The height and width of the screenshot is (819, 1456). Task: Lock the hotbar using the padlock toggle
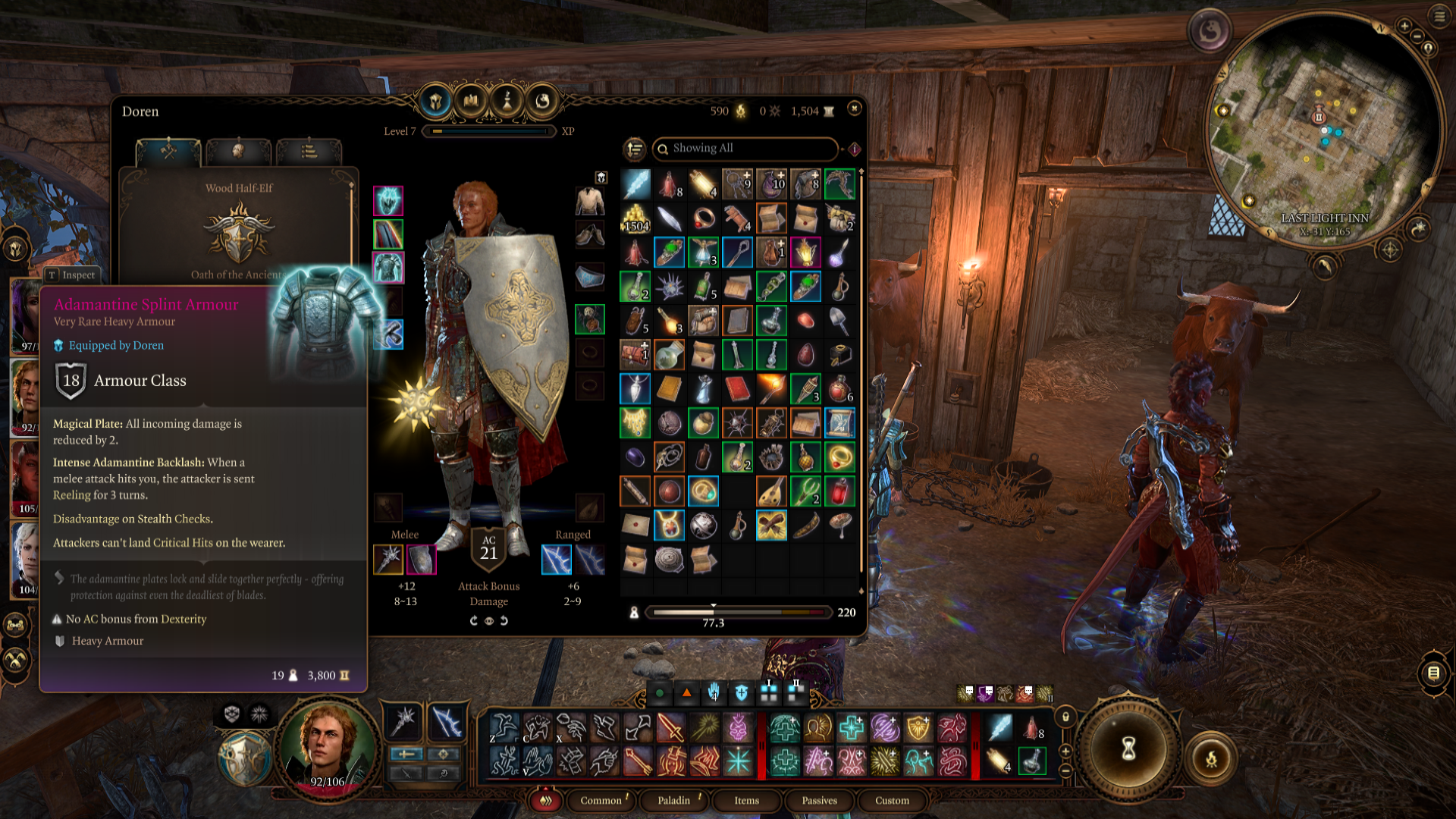coord(1066,716)
